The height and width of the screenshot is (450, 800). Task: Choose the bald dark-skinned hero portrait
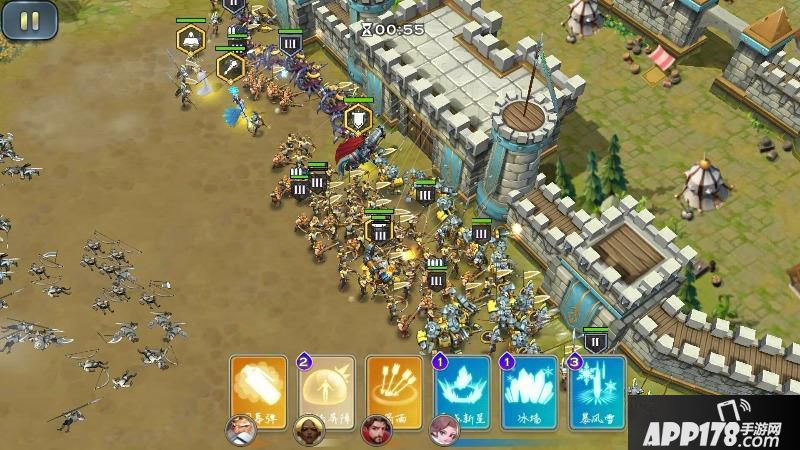(x=309, y=430)
